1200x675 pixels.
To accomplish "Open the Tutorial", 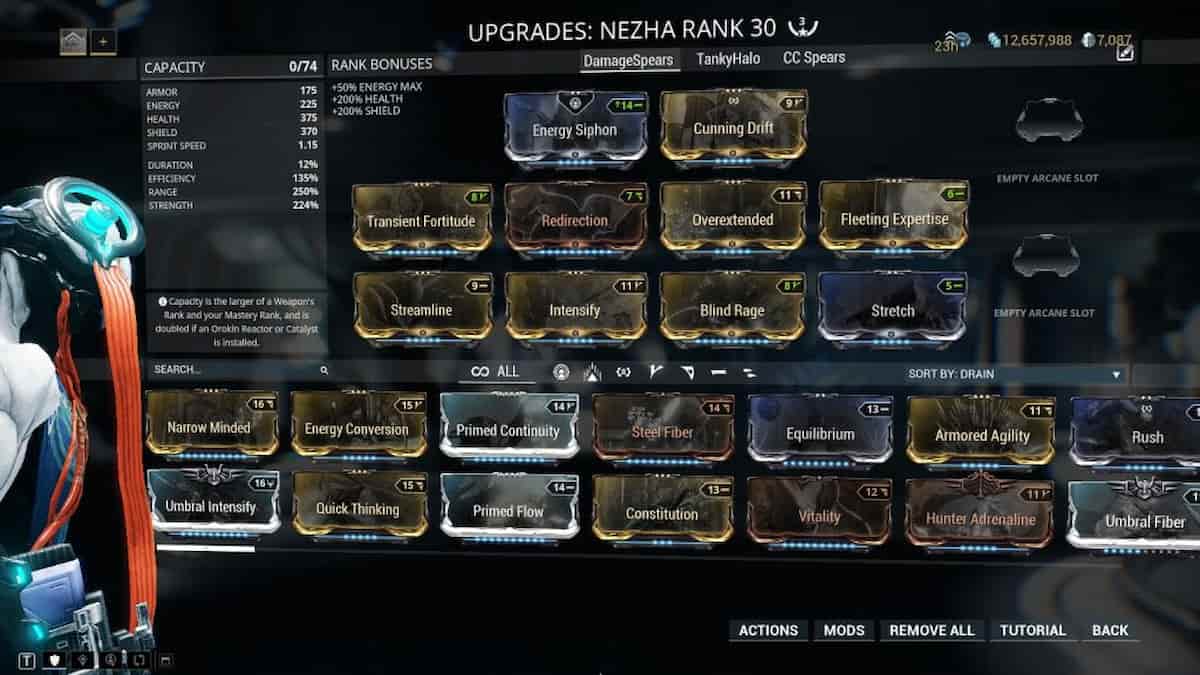I will tap(1033, 630).
